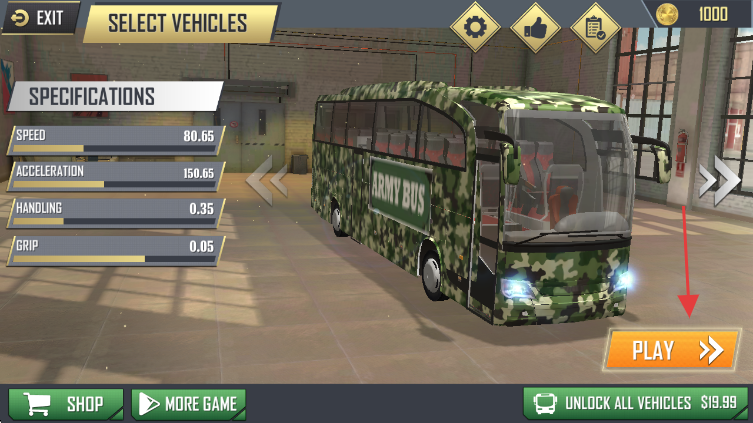Open the gear settings icon
Screen dimensions: 753x423
pos(475,27)
